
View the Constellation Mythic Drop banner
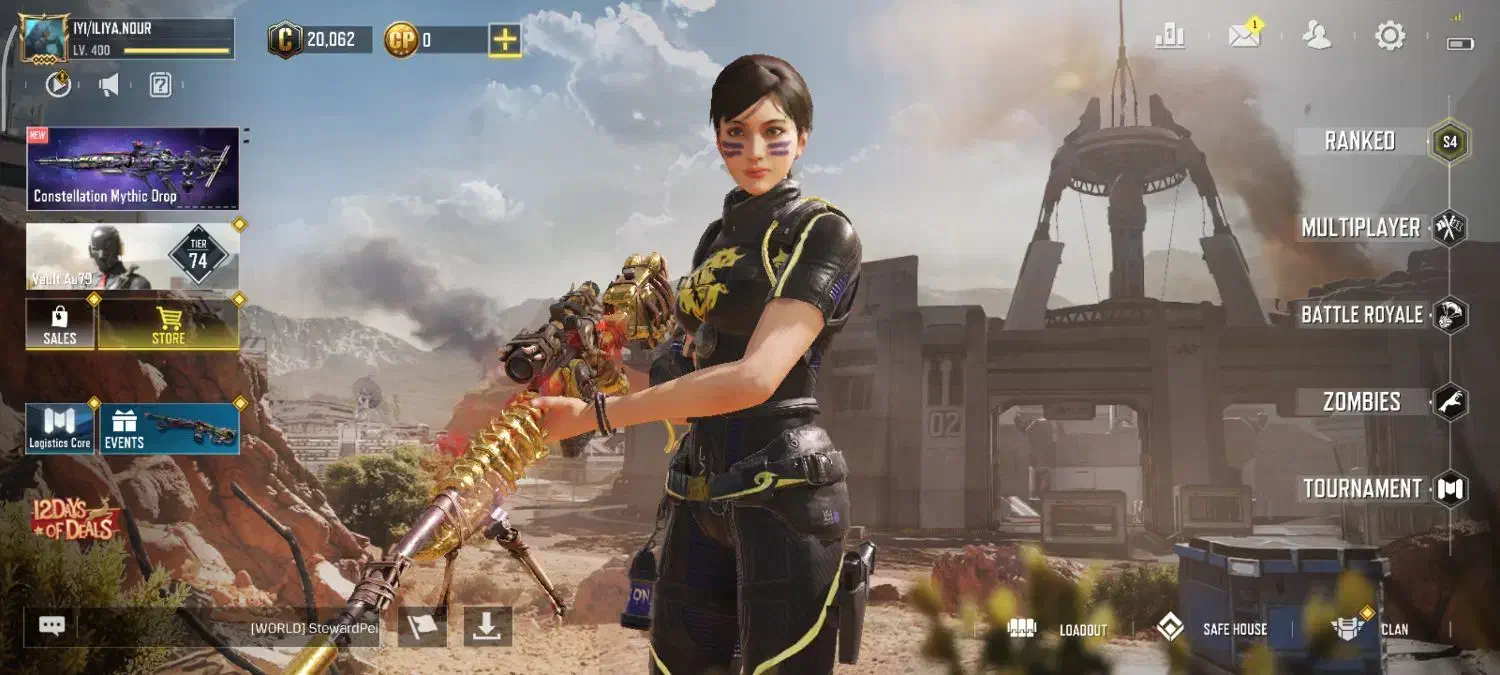pos(133,168)
